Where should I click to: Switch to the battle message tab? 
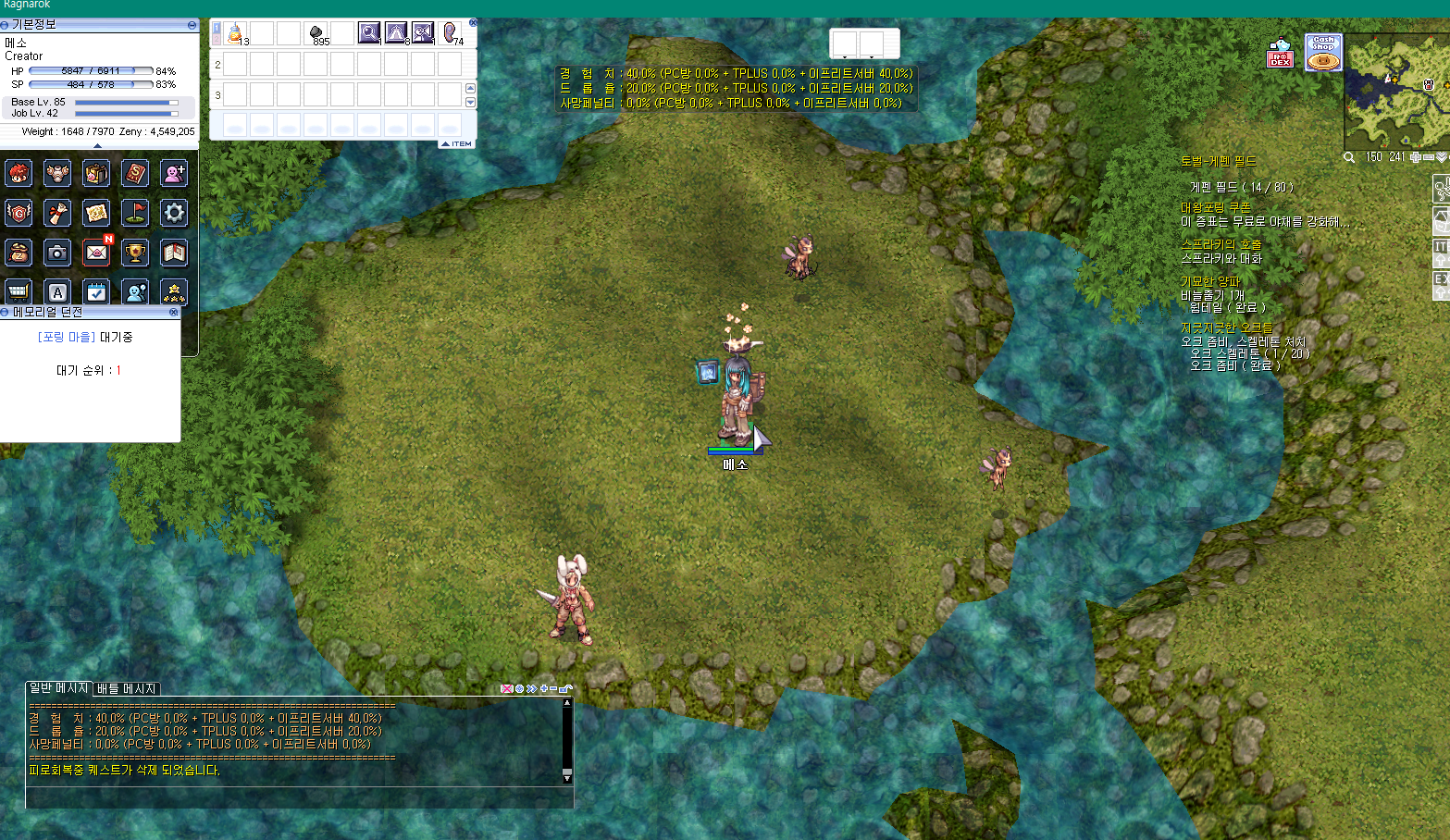127,689
